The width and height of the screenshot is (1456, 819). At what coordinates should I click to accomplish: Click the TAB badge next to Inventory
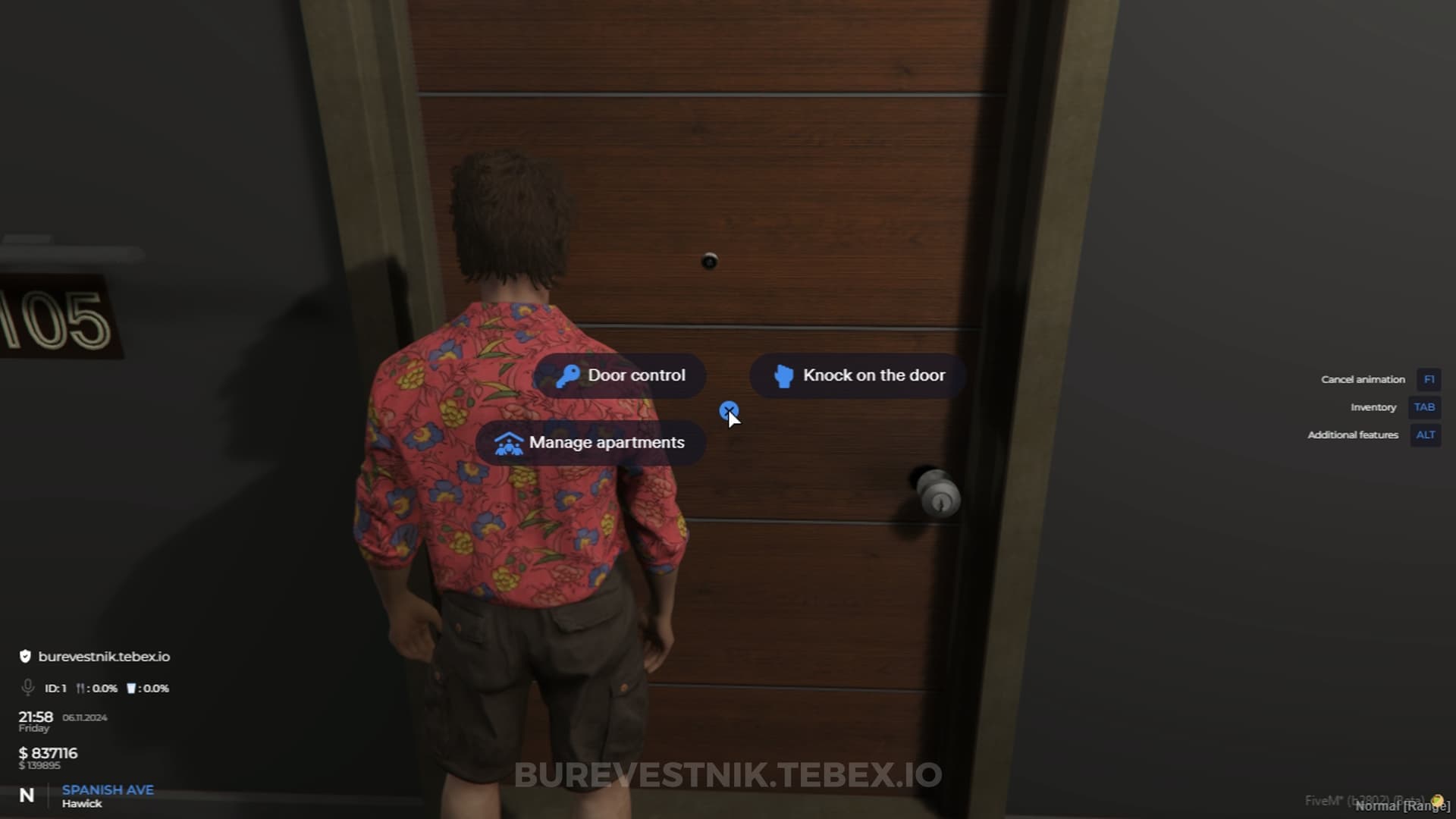tap(1424, 407)
